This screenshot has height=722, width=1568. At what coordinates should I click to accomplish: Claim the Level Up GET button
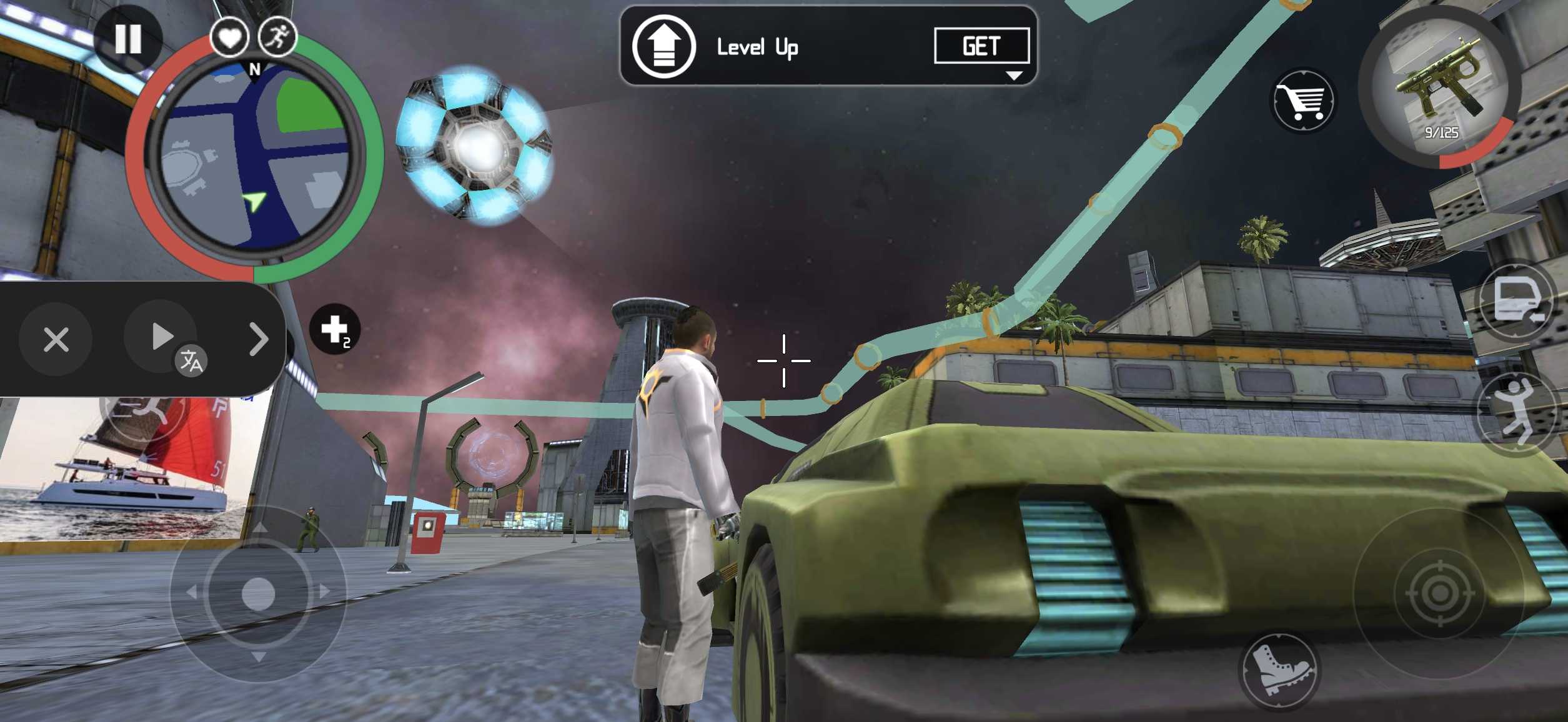981,46
